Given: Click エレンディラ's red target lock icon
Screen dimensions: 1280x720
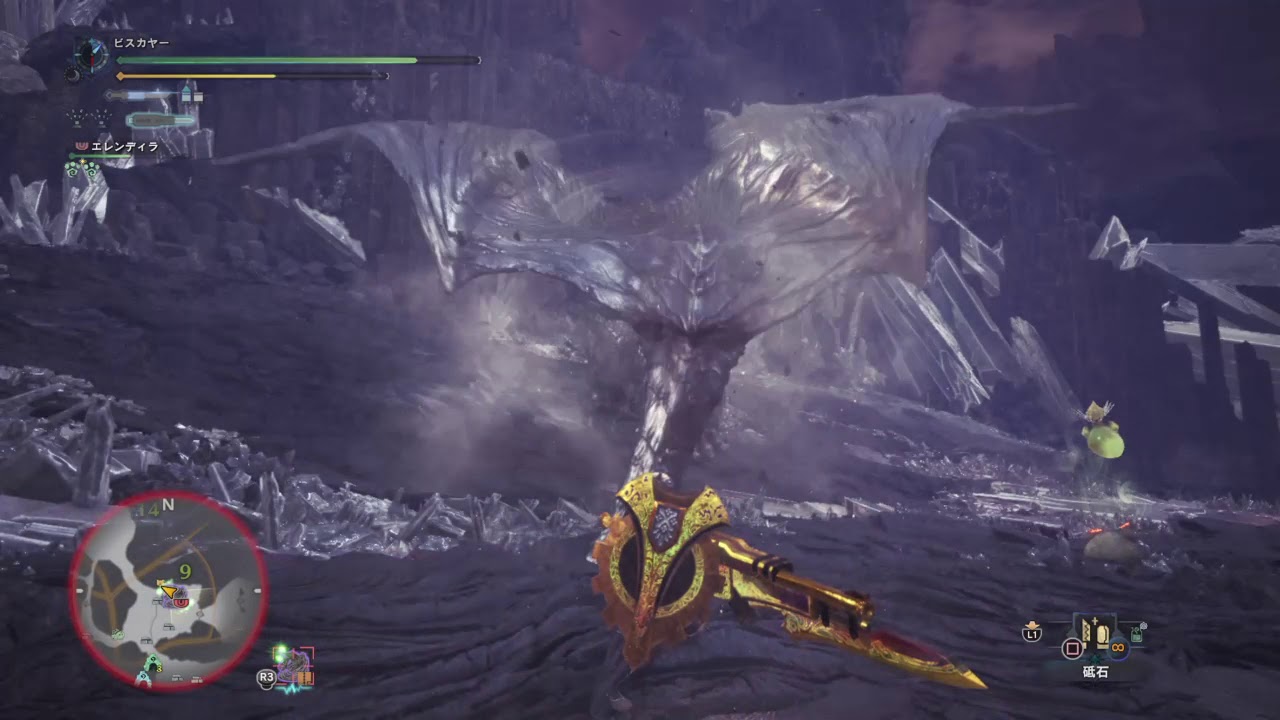Looking at the screenshot, I should (81, 146).
